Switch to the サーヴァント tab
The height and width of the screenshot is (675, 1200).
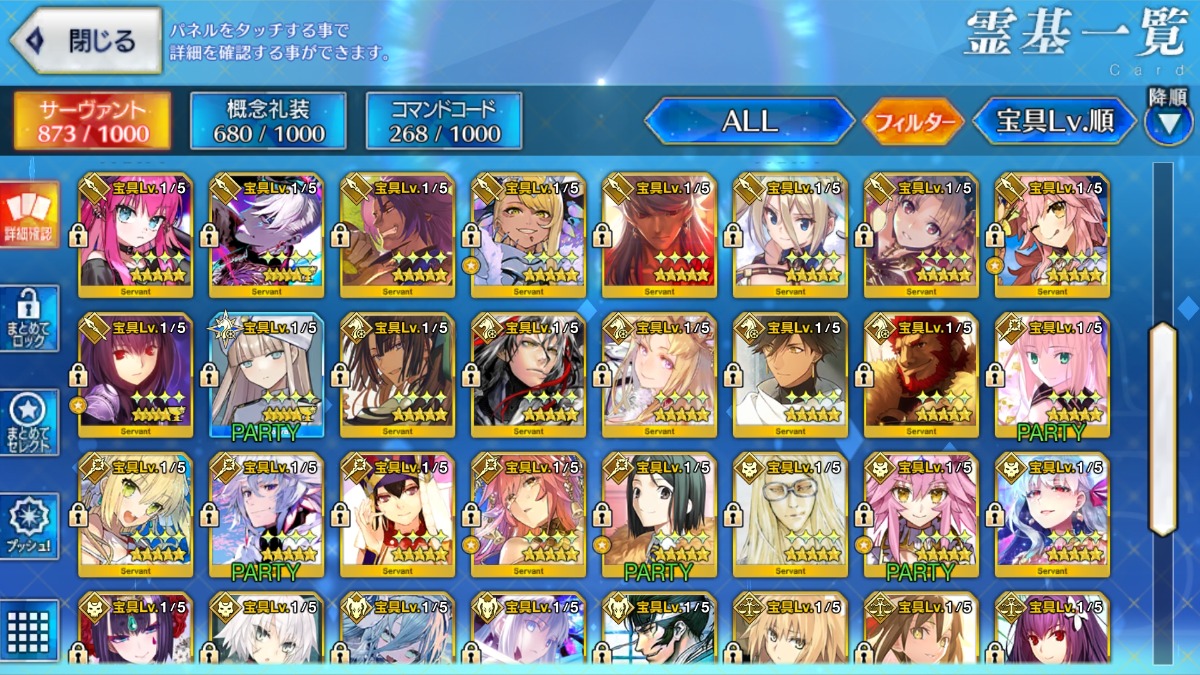pyautogui.click(x=92, y=122)
